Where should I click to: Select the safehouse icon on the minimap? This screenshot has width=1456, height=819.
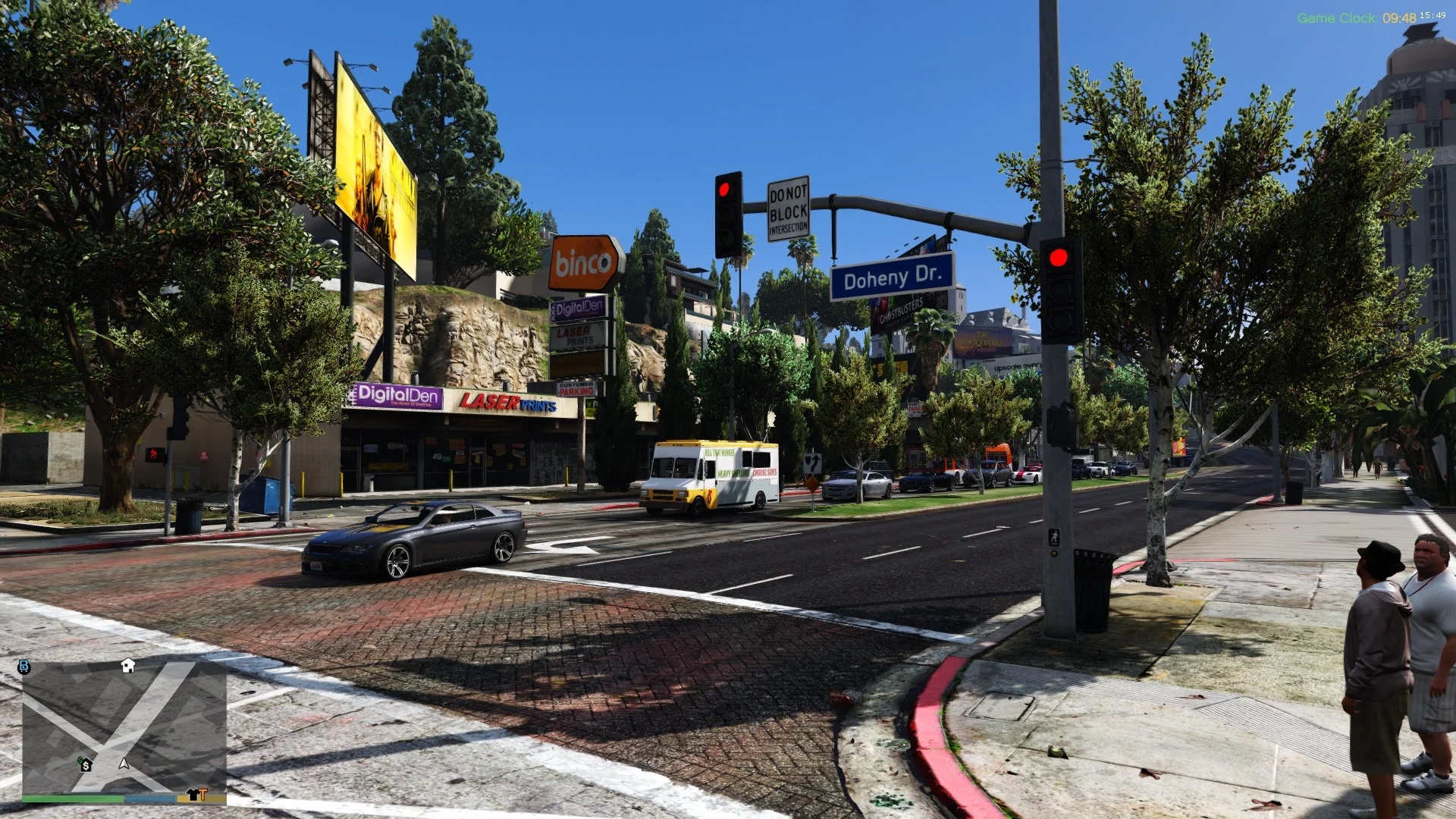point(127,666)
